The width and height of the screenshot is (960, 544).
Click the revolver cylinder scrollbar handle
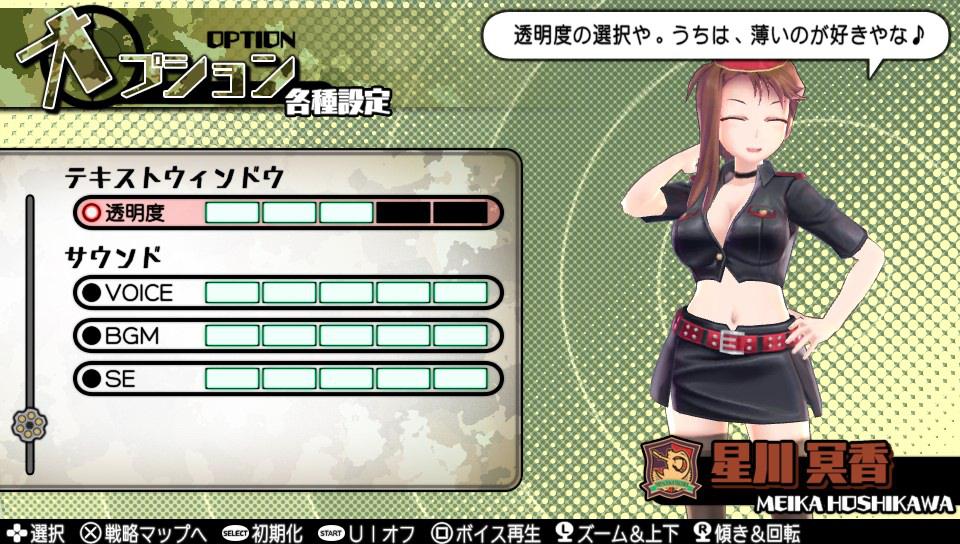tap(28, 424)
